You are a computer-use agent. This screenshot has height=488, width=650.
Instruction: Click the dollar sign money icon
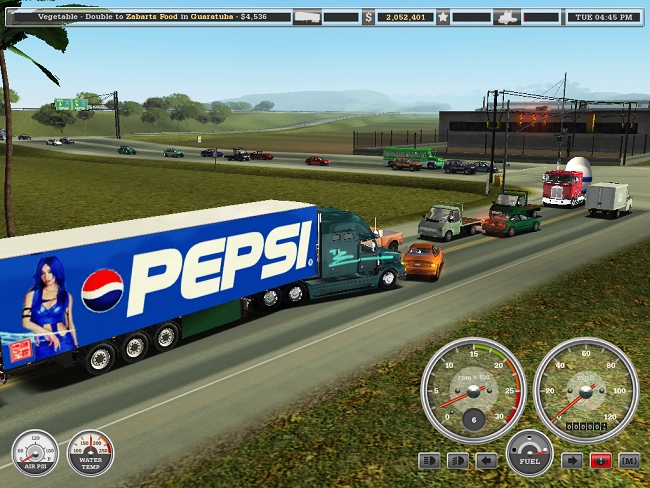point(368,17)
